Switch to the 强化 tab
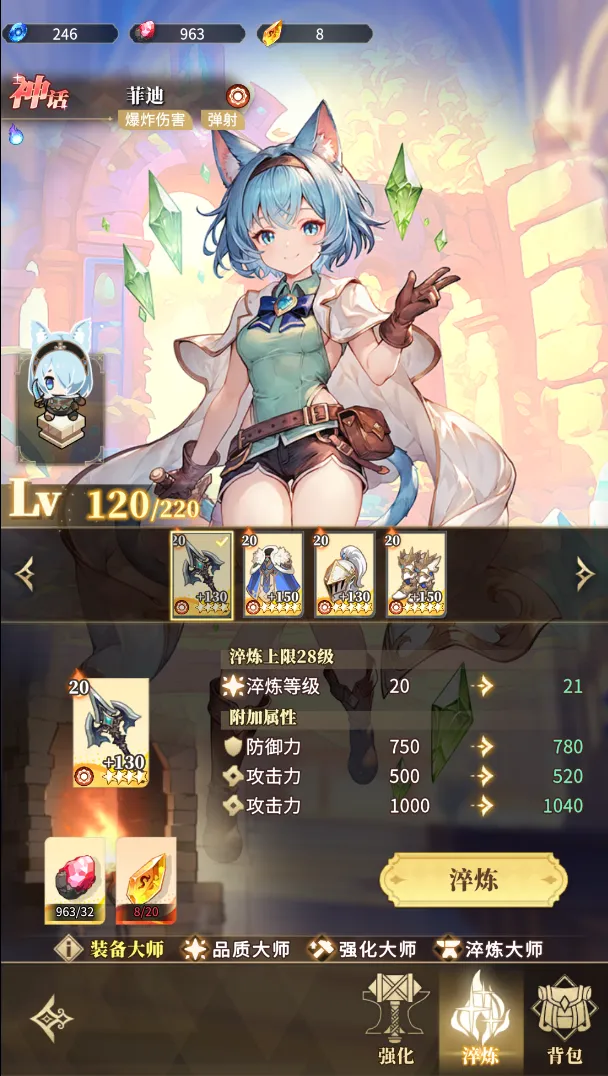This screenshot has width=608, height=1076. click(397, 1018)
